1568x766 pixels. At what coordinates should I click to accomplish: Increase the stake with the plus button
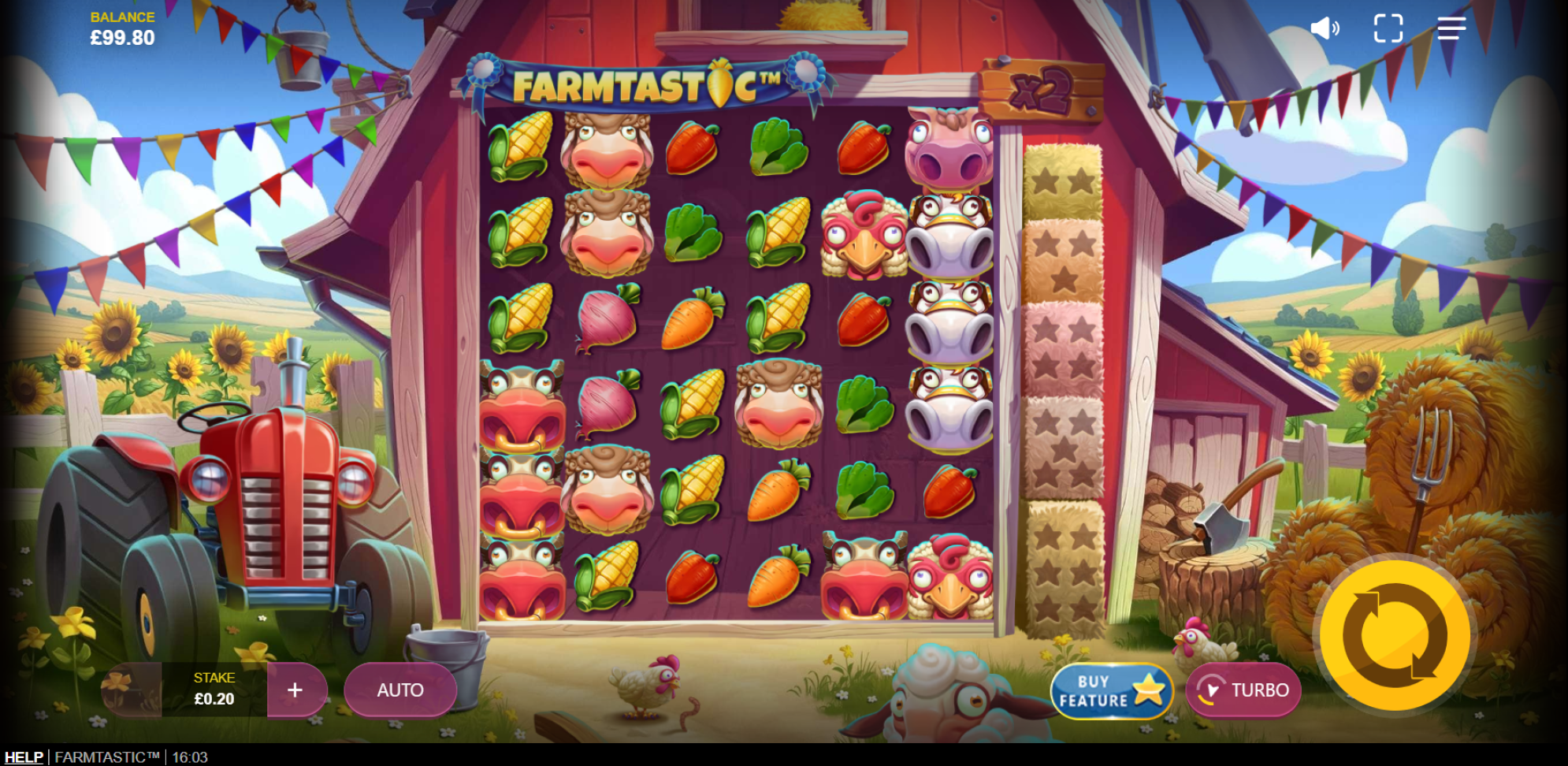(295, 690)
